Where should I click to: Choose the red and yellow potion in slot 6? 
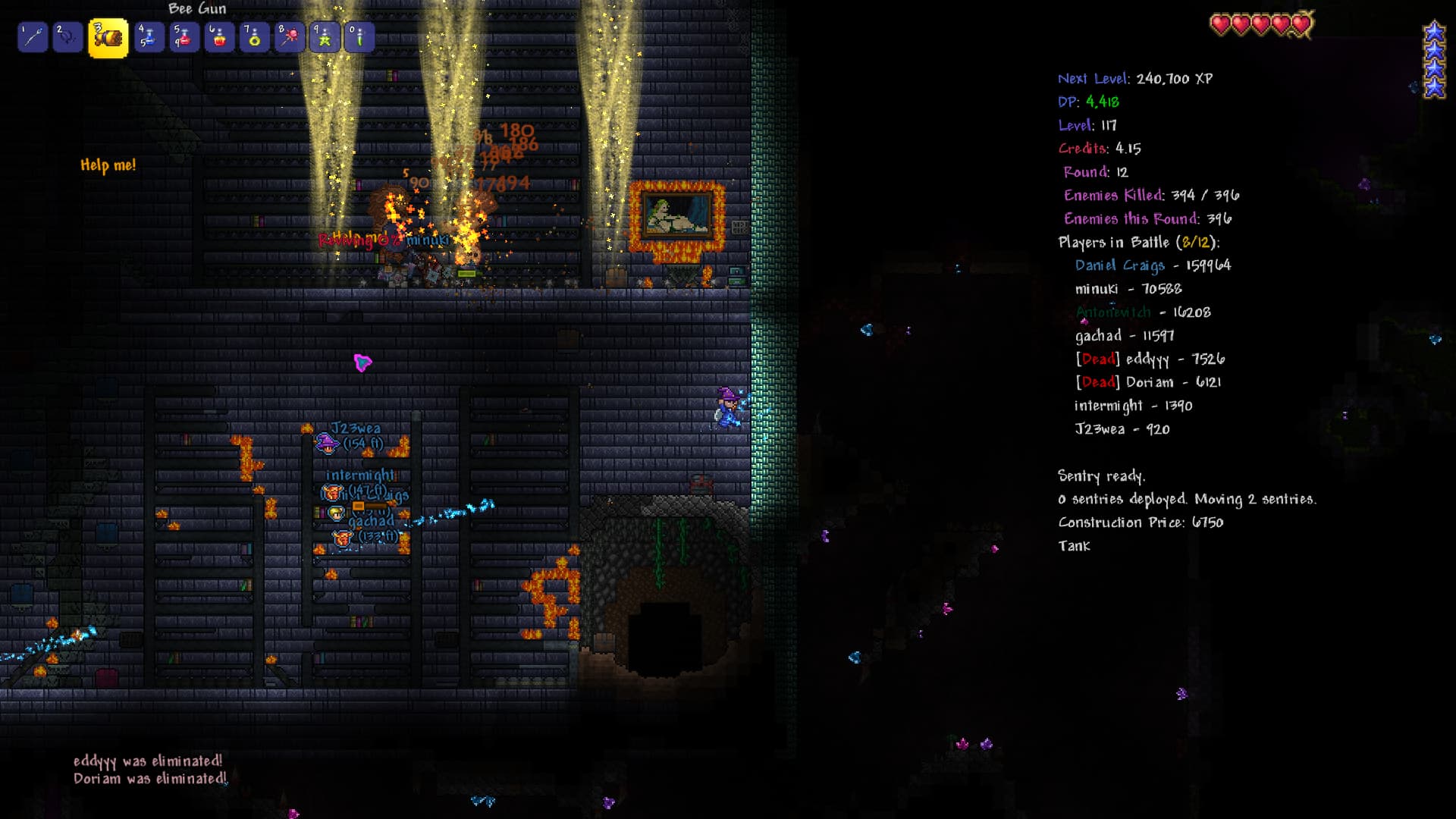219,37
